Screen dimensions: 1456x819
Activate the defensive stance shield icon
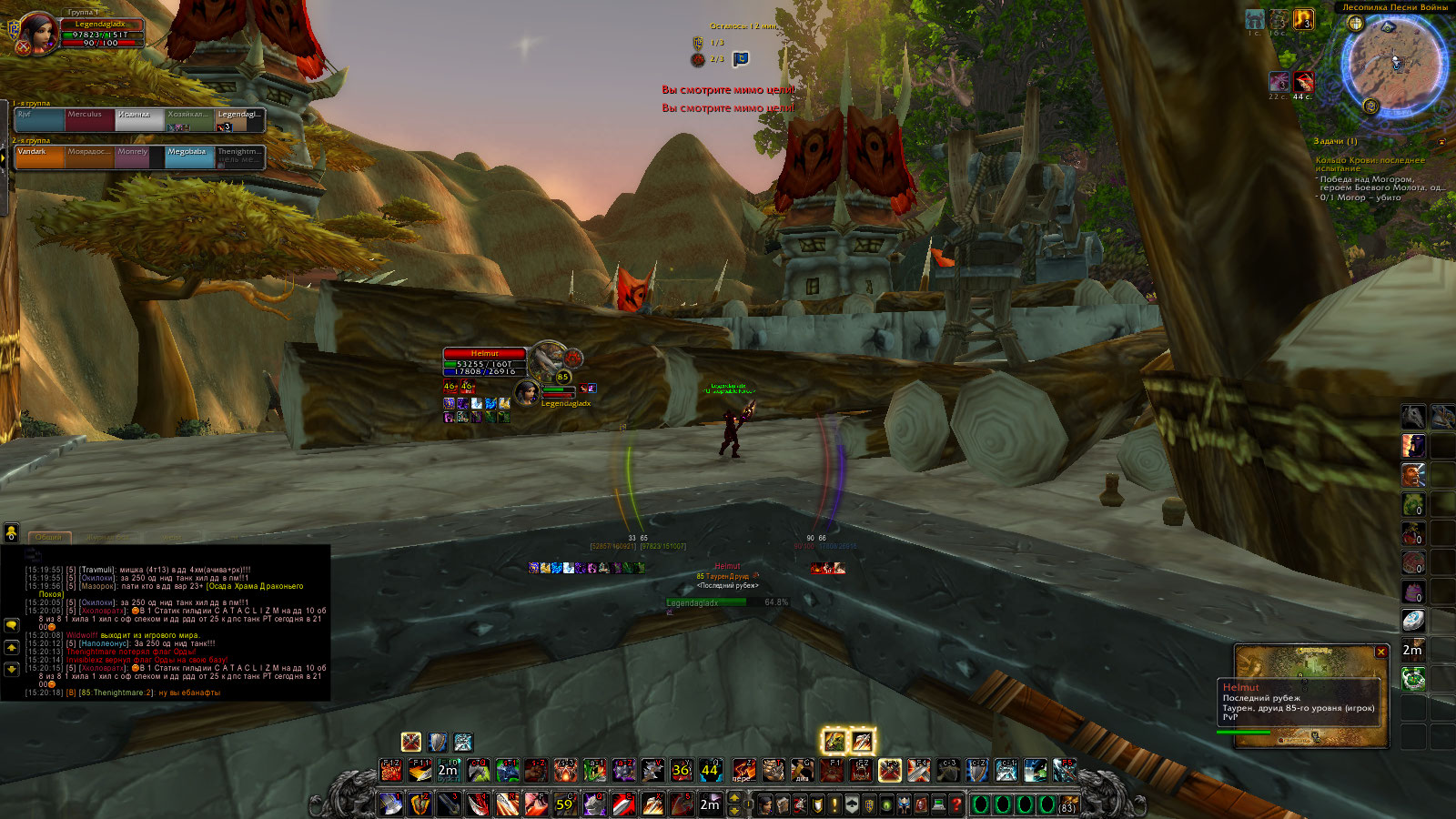tap(438, 742)
